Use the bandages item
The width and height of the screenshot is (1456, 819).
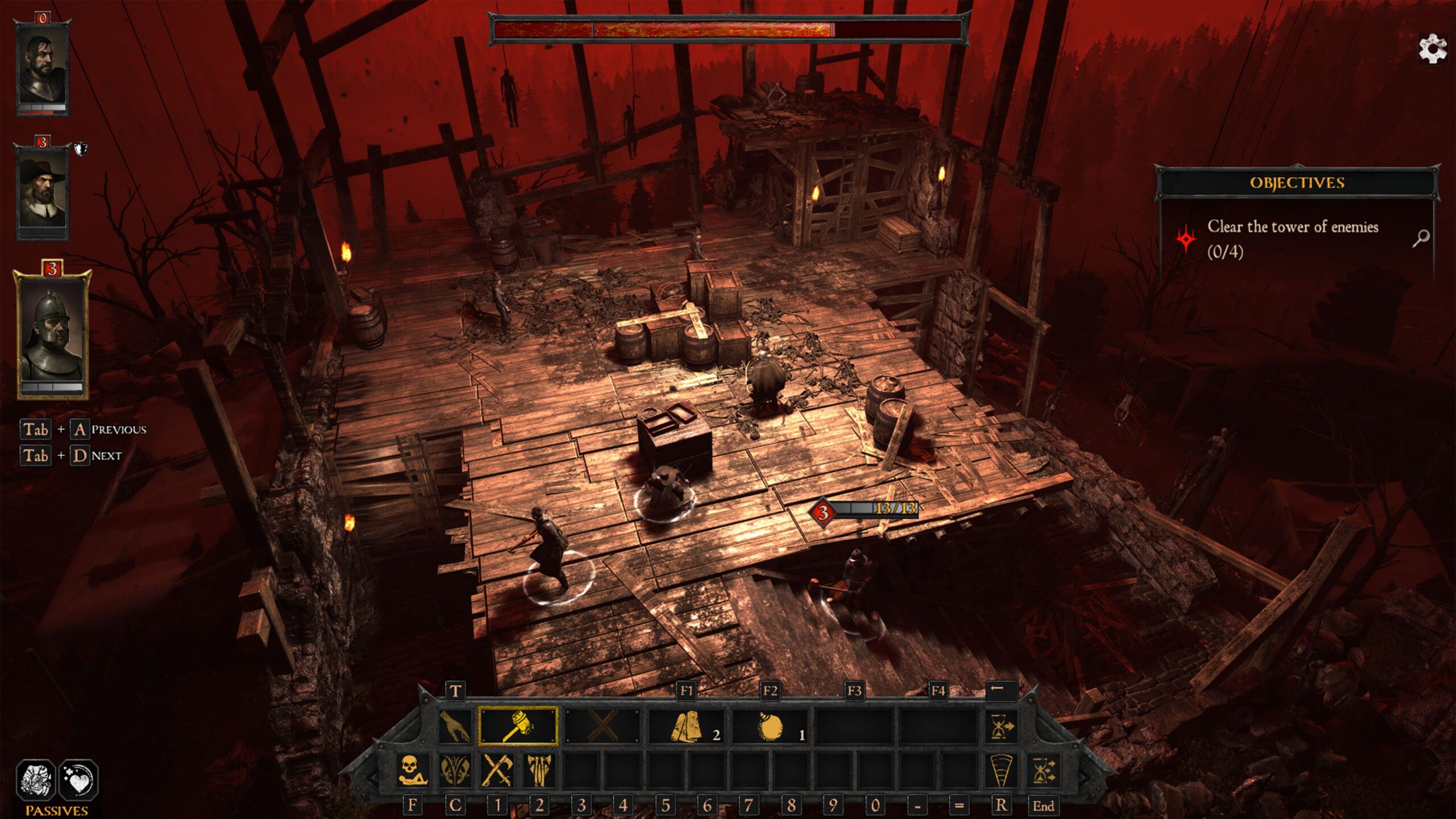point(687,727)
